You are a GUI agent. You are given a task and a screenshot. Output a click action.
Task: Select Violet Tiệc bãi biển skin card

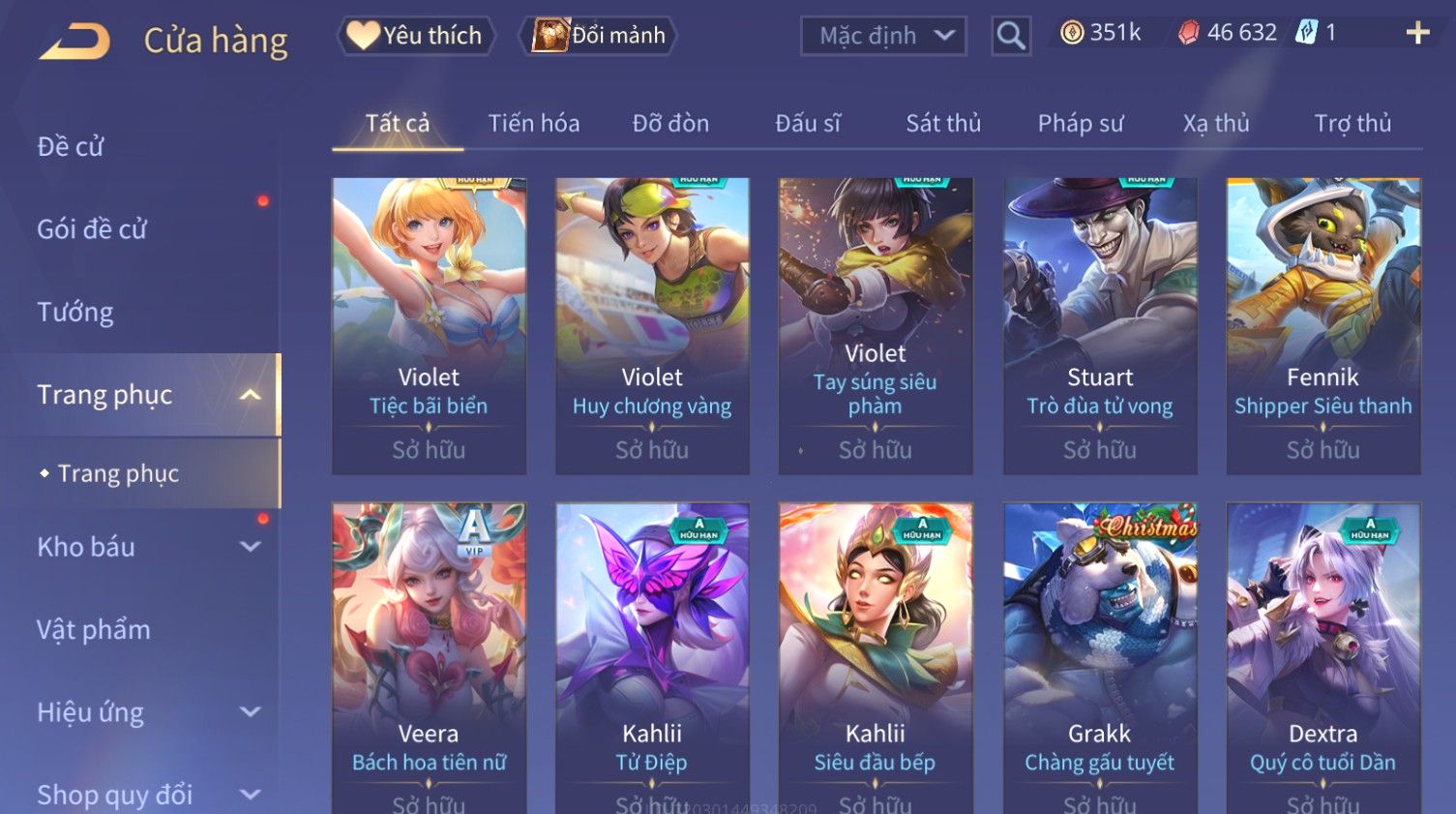pyautogui.click(x=429, y=325)
